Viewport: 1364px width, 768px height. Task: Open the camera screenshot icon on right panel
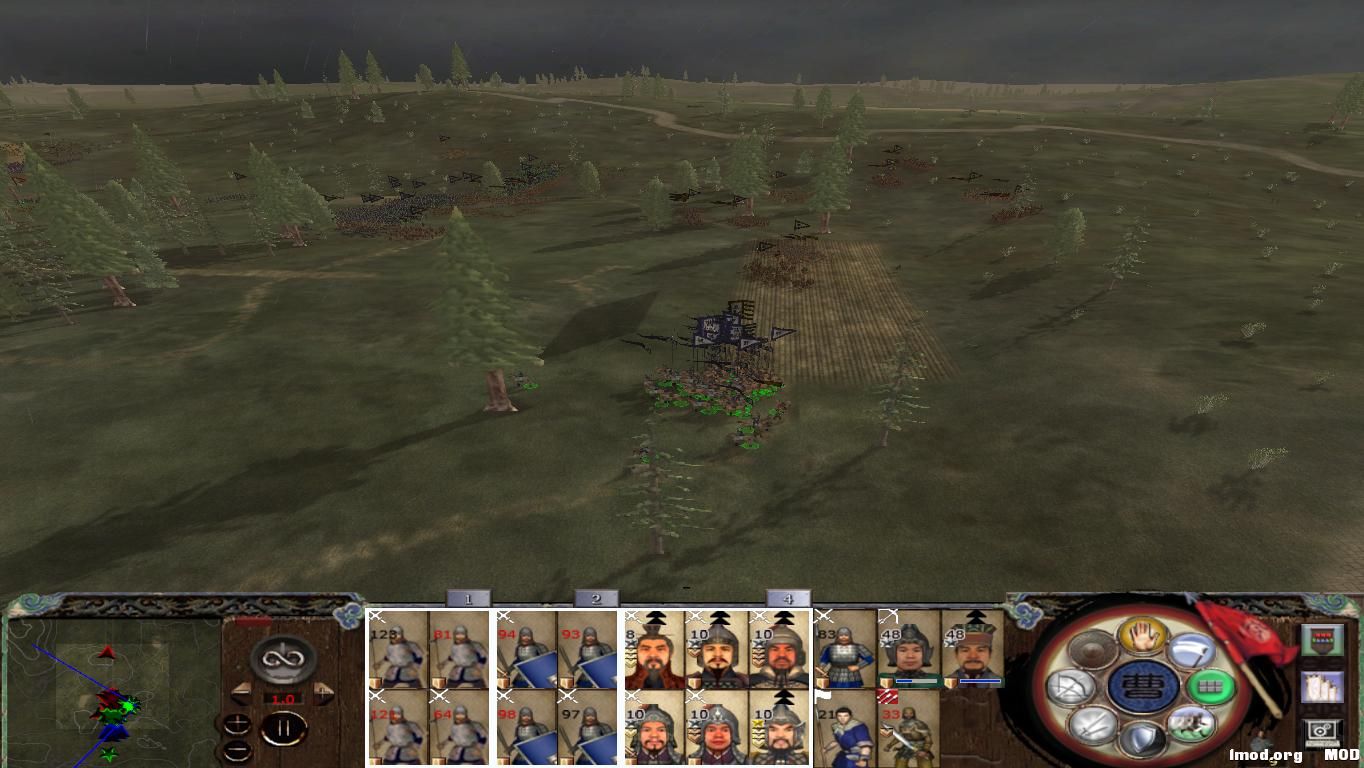click(1322, 732)
